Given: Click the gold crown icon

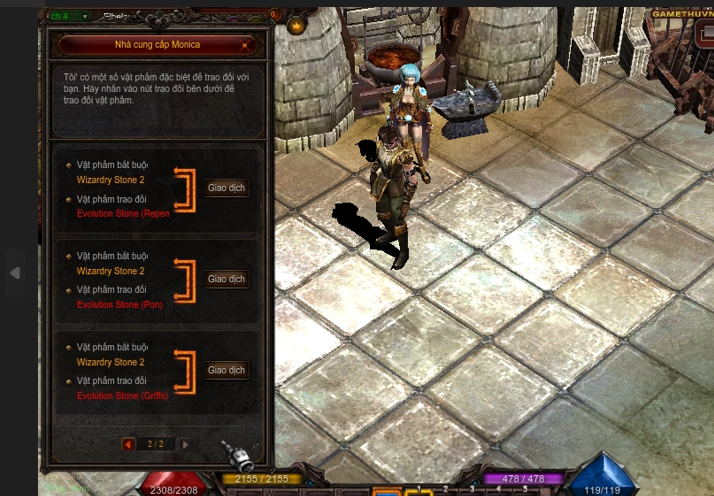Looking at the screenshot, I should [x=297, y=25].
